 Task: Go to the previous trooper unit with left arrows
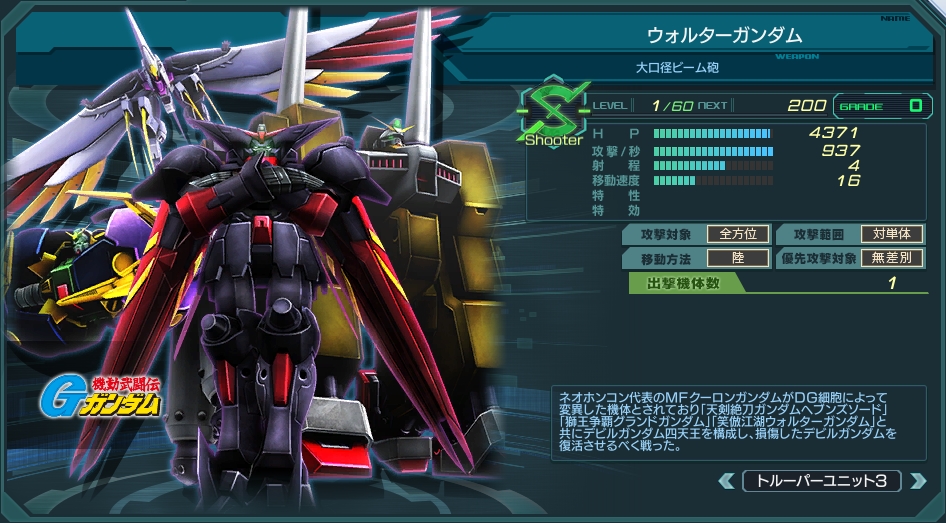click(727, 481)
